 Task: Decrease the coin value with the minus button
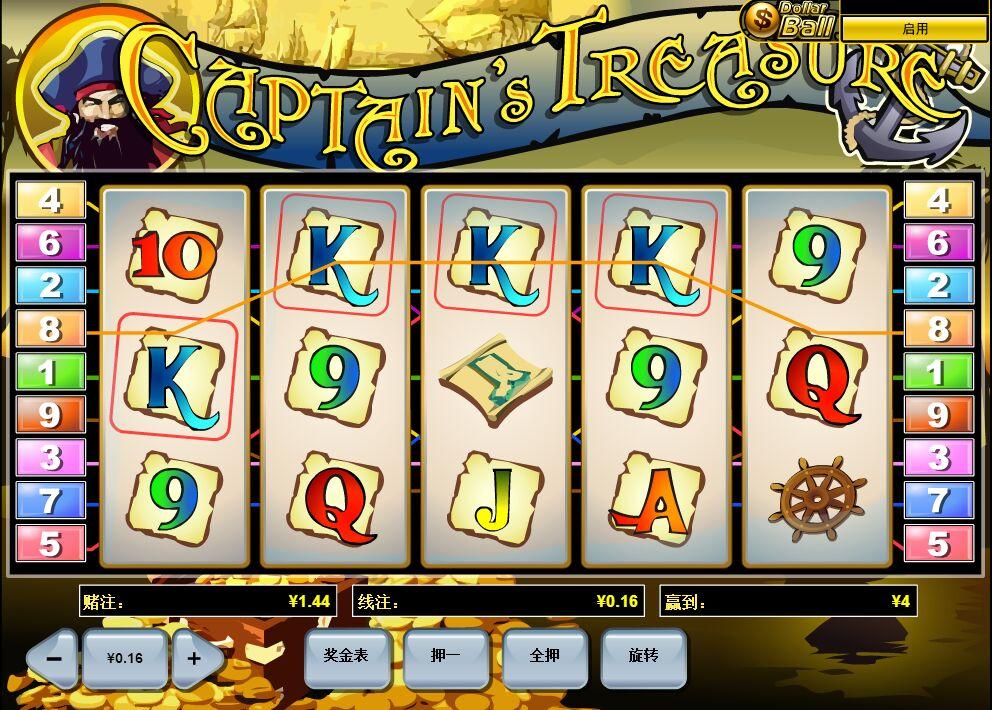(x=53, y=658)
